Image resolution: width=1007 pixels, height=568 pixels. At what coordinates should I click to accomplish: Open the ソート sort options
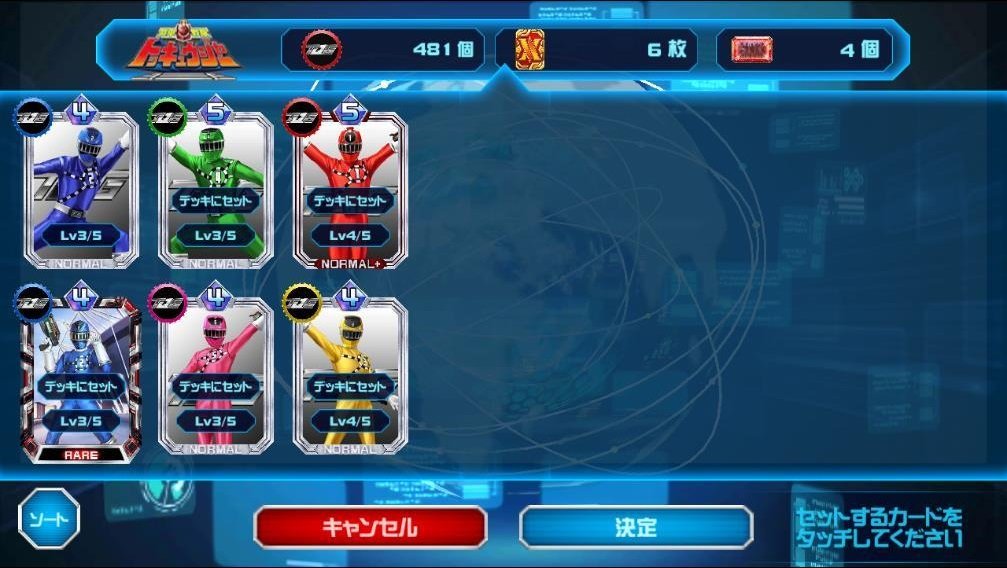pos(49,519)
